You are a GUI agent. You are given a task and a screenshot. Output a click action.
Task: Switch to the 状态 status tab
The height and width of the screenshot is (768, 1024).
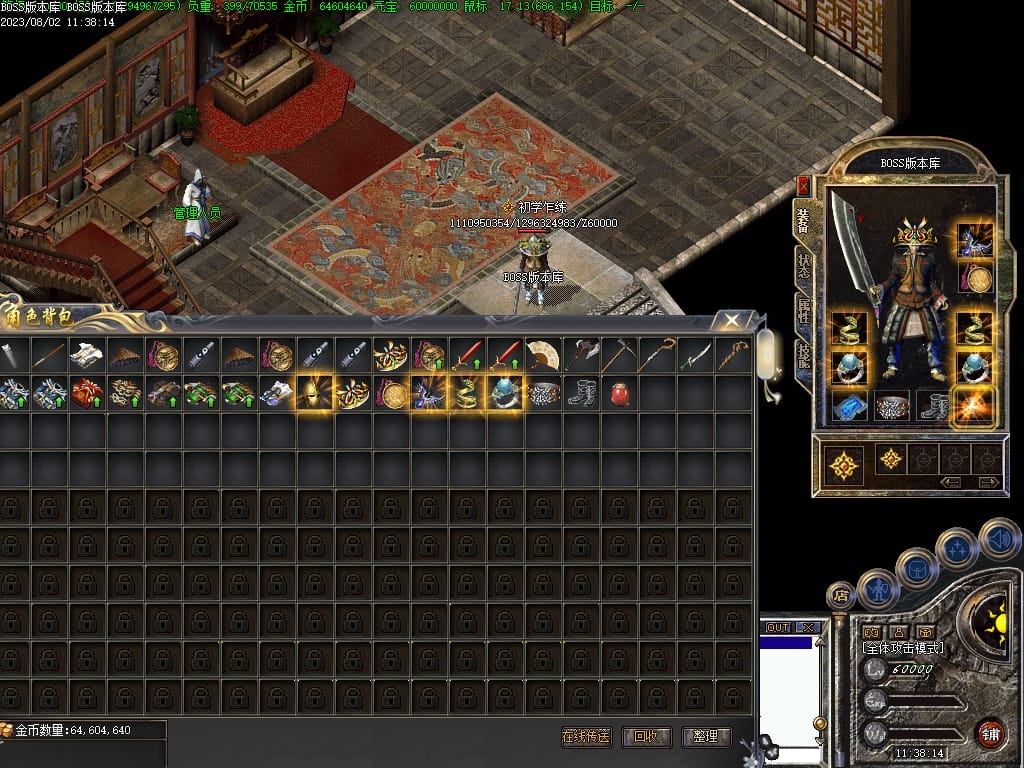pyautogui.click(x=804, y=265)
